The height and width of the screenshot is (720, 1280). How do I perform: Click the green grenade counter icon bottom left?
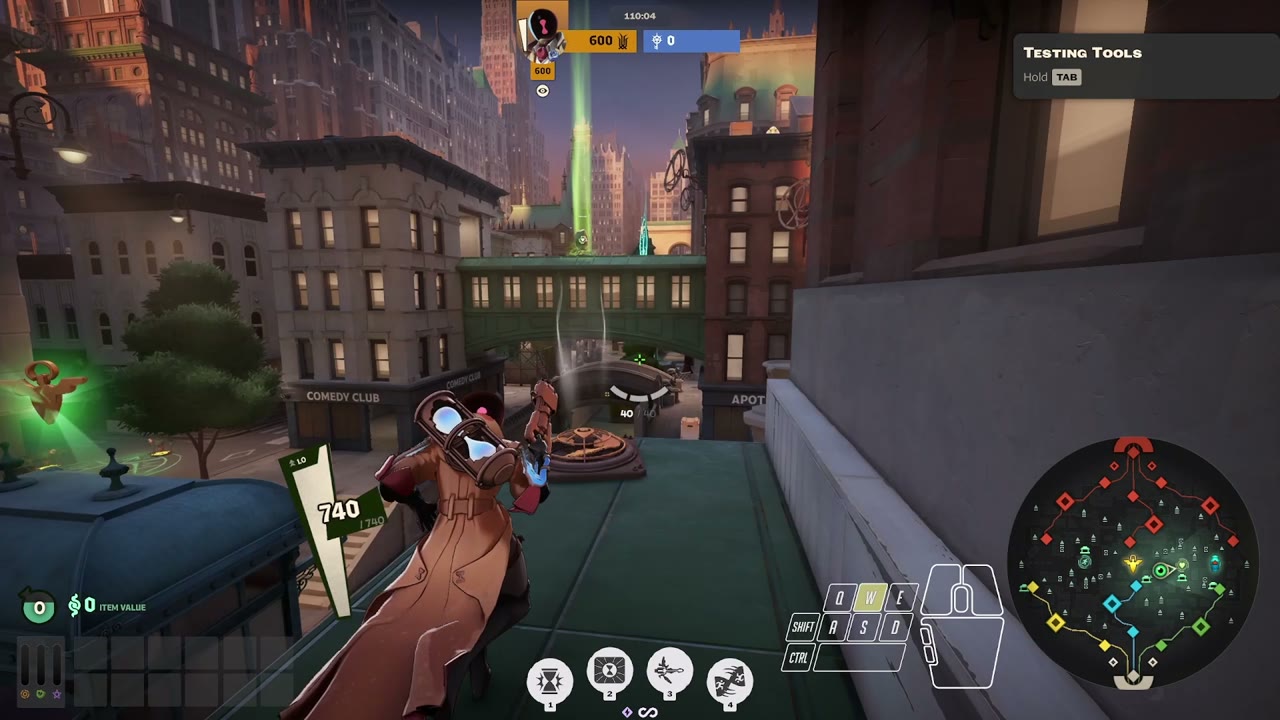click(37, 606)
